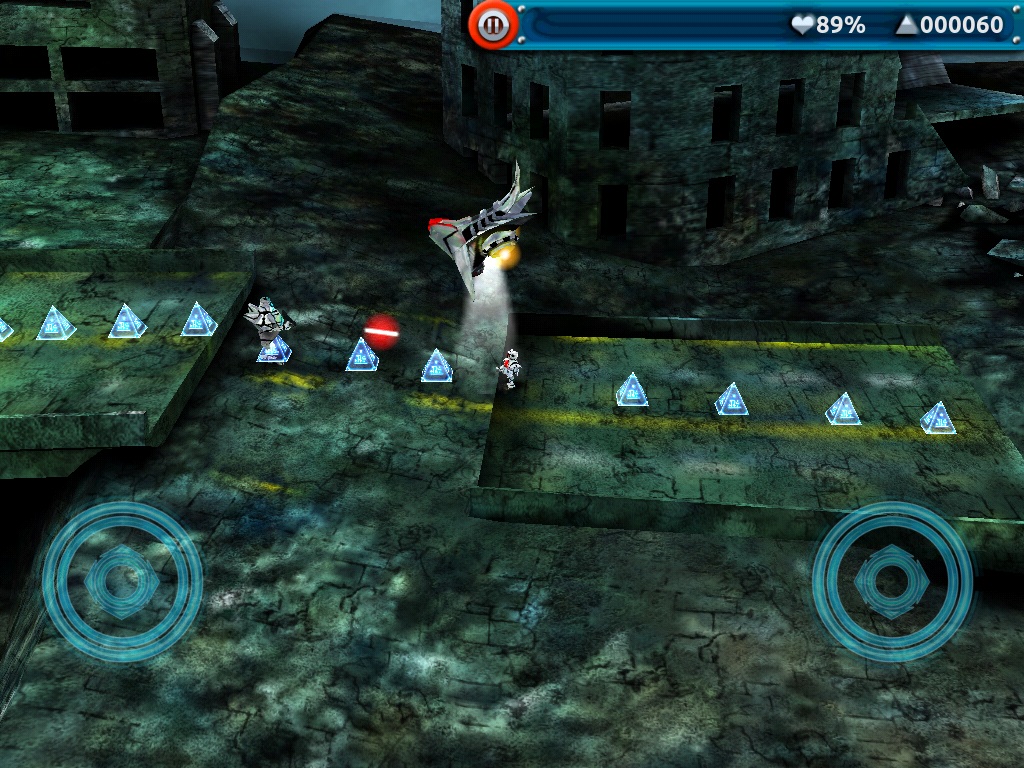Tap the left virtual movement joystick
This screenshot has width=1024, height=768.
tap(122, 580)
